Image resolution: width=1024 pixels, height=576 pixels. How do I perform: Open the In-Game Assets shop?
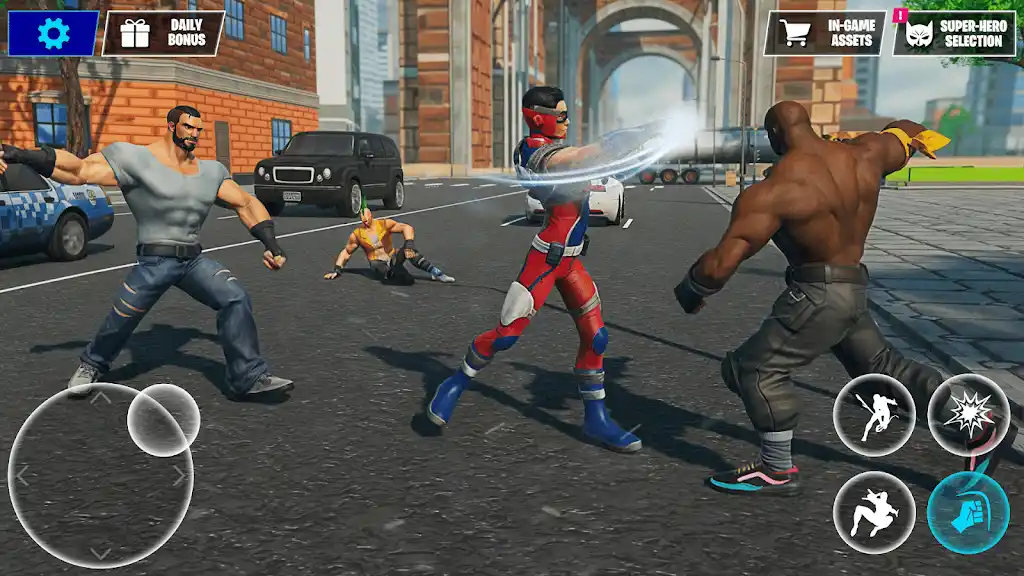[x=825, y=33]
